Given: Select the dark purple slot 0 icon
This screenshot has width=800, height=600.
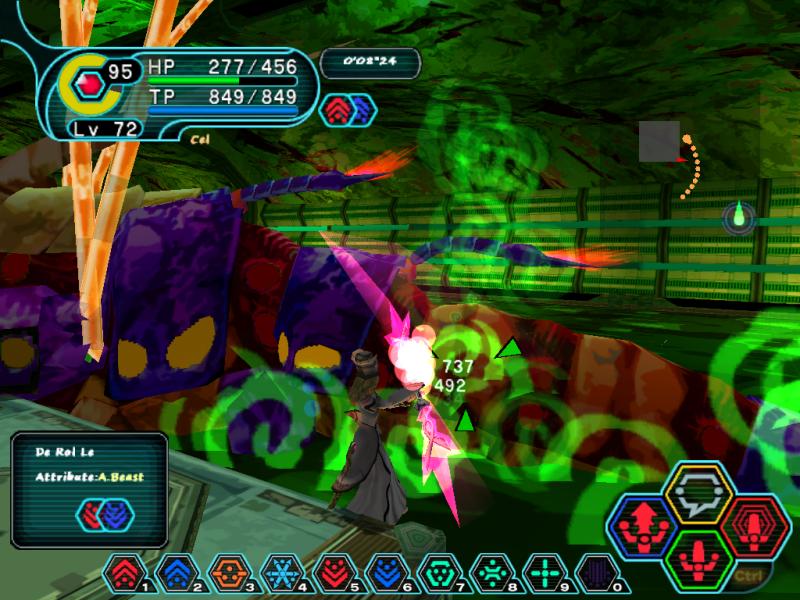Looking at the screenshot, I should click(597, 573).
